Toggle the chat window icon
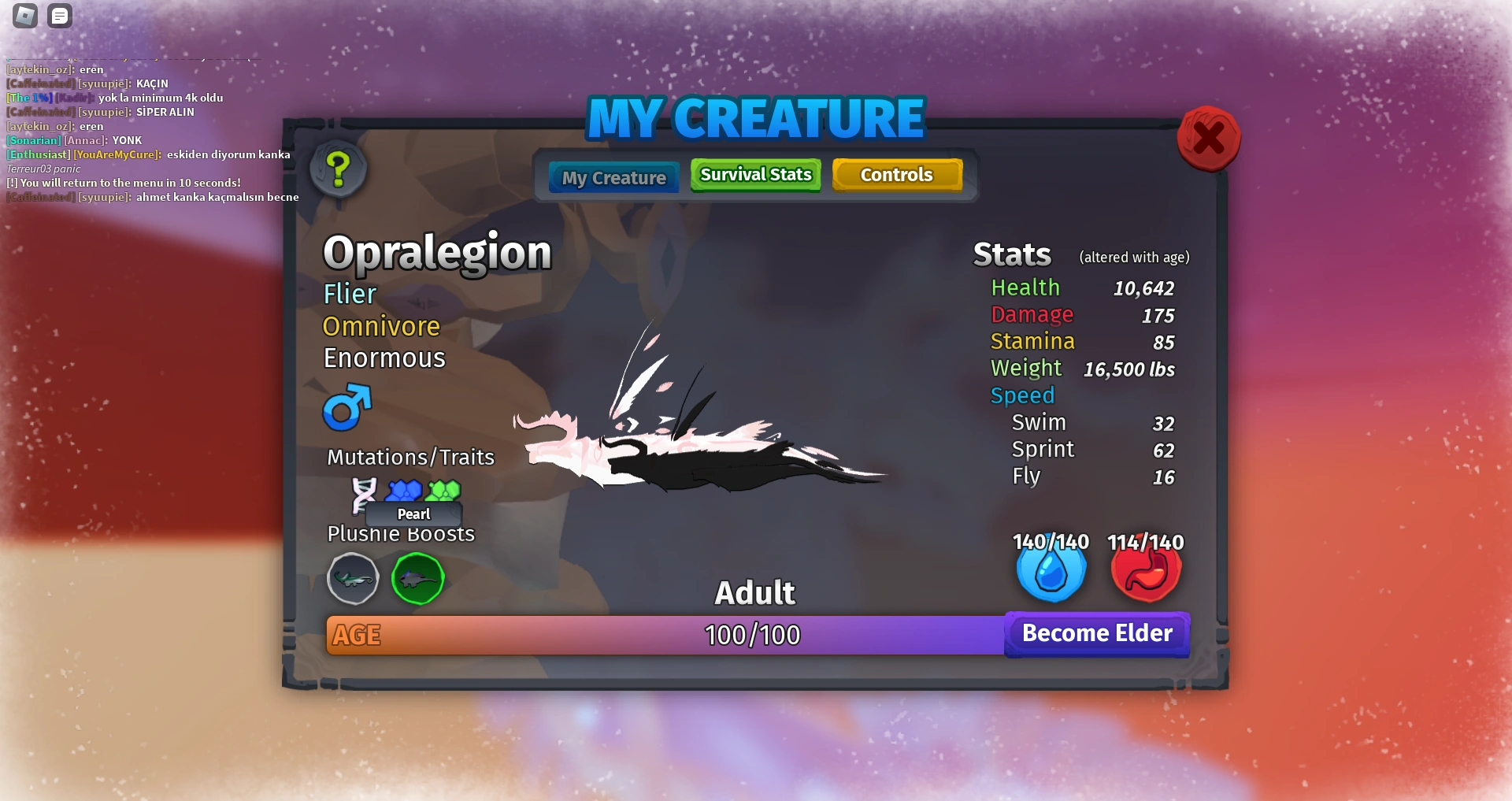Viewport: 1512px width, 801px height. tap(59, 15)
